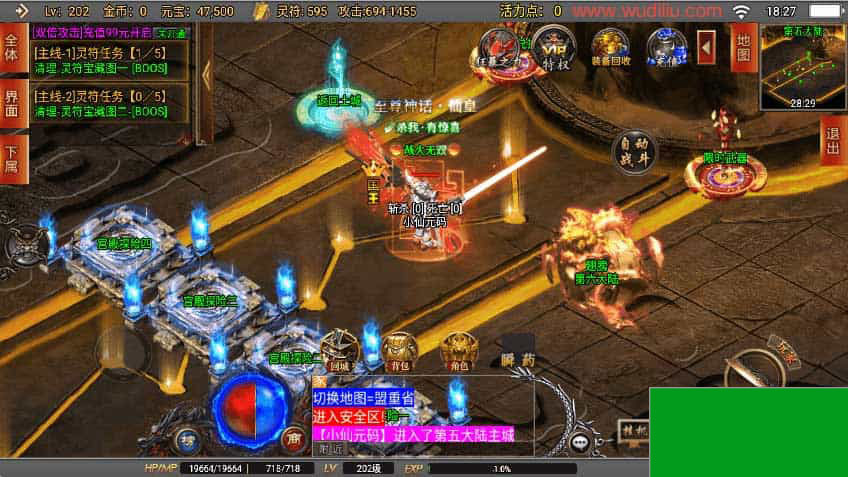Toggle 自动战斗 auto battle
Image resolution: width=848 pixels, height=477 pixels.
(x=635, y=152)
